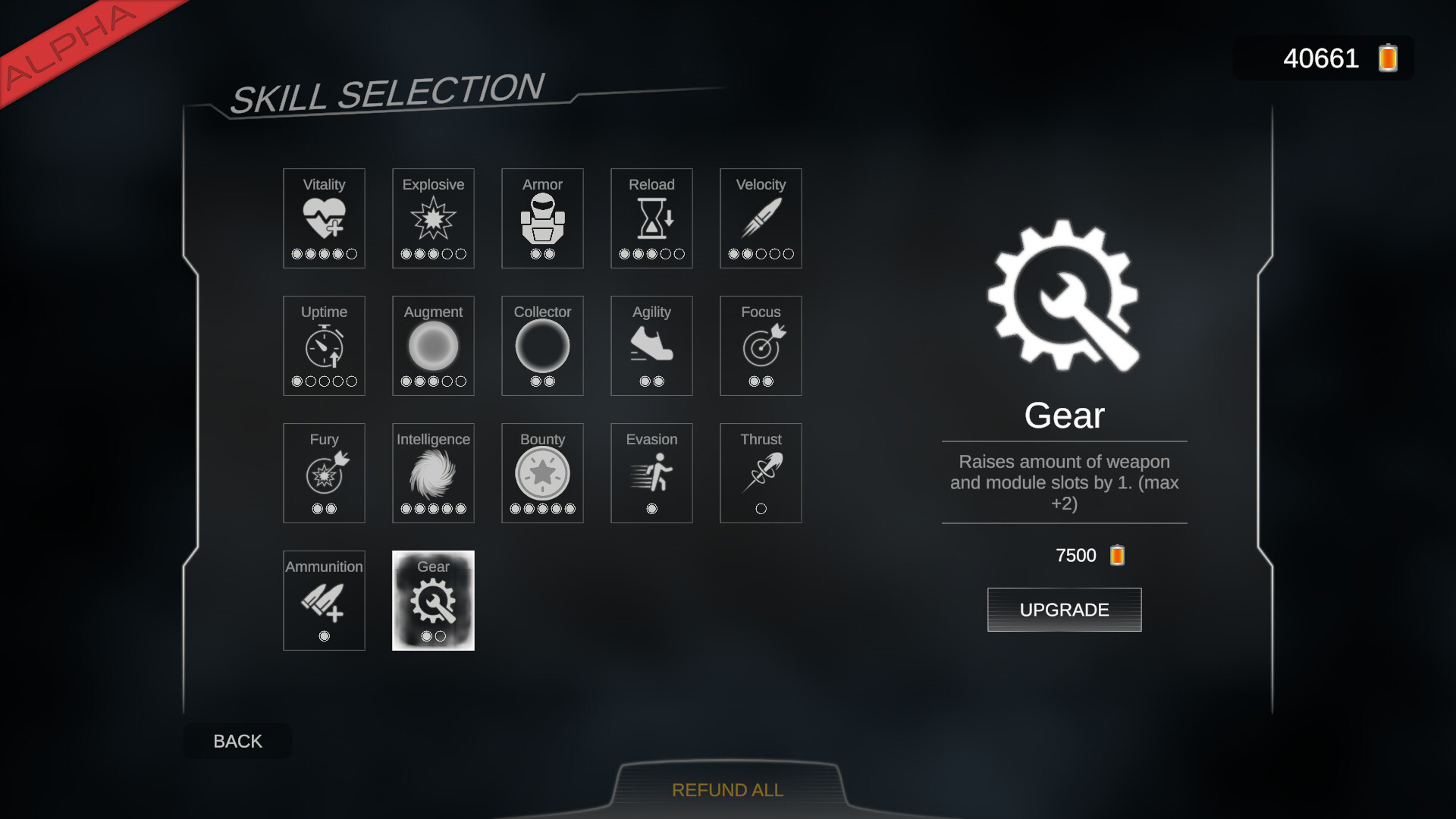
Task: Open the Thrust skill
Action: tap(760, 473)
